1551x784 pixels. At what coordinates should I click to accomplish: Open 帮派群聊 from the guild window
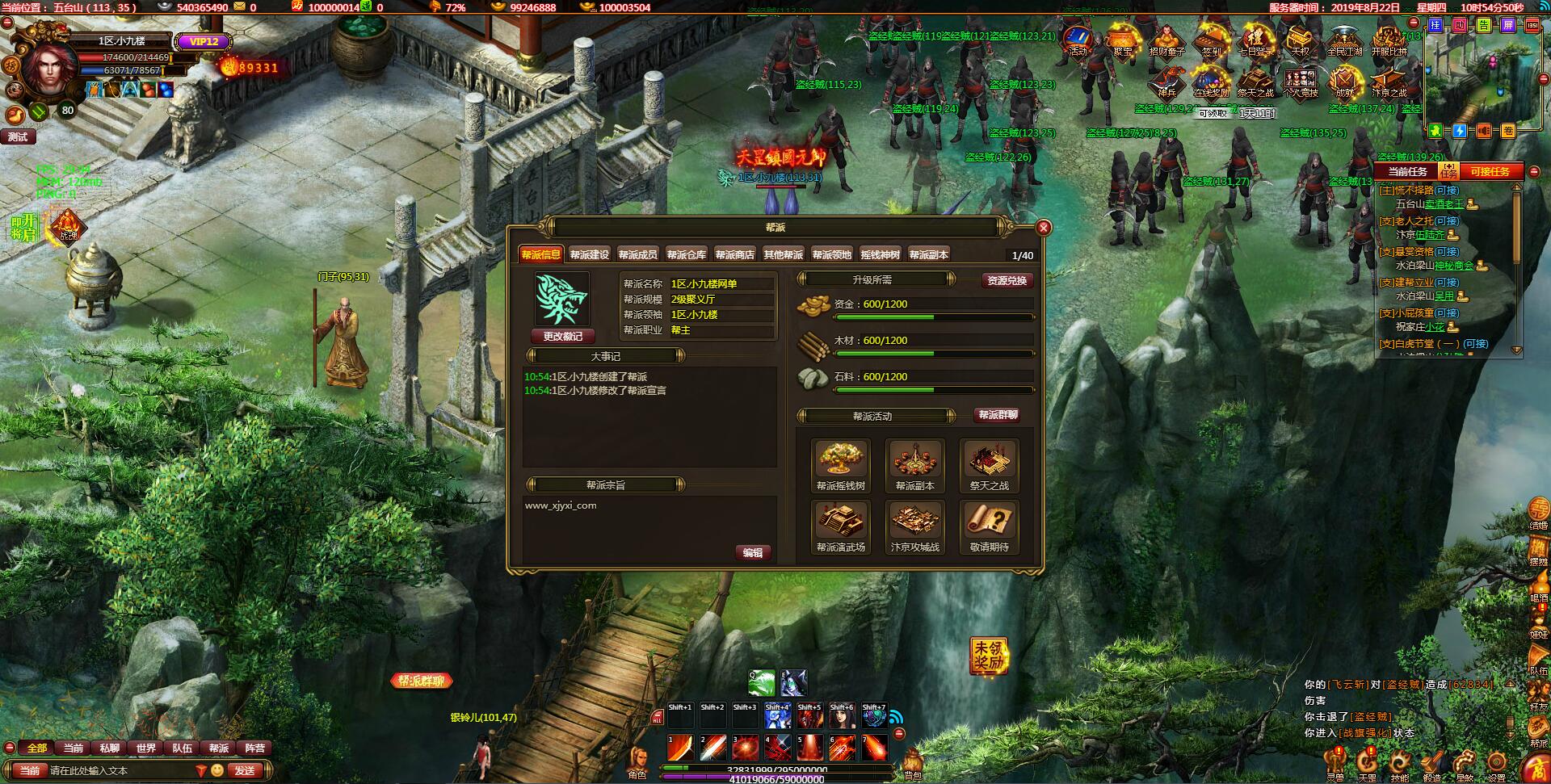[998, 416]
